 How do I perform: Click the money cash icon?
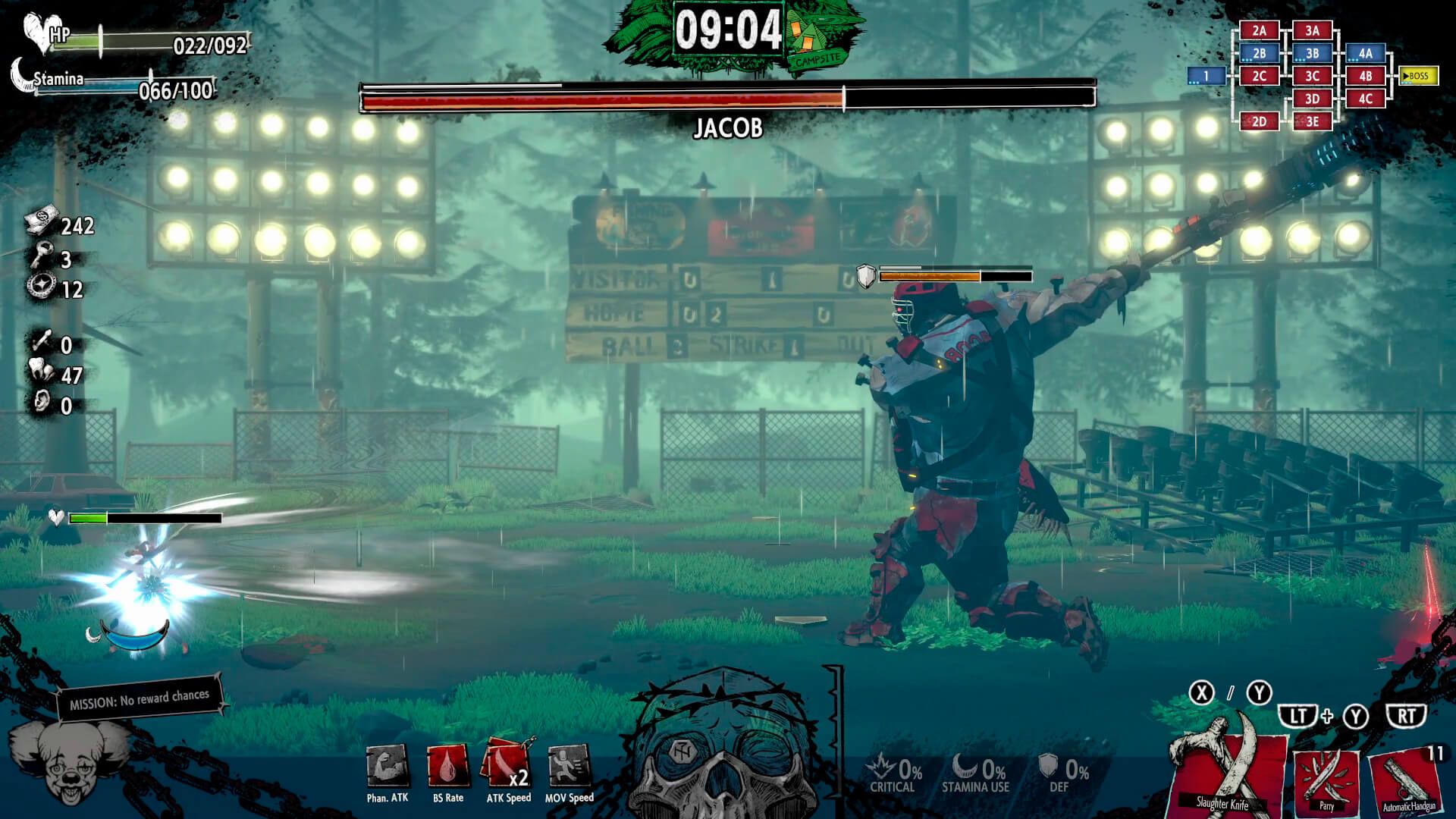coord(41,224)
